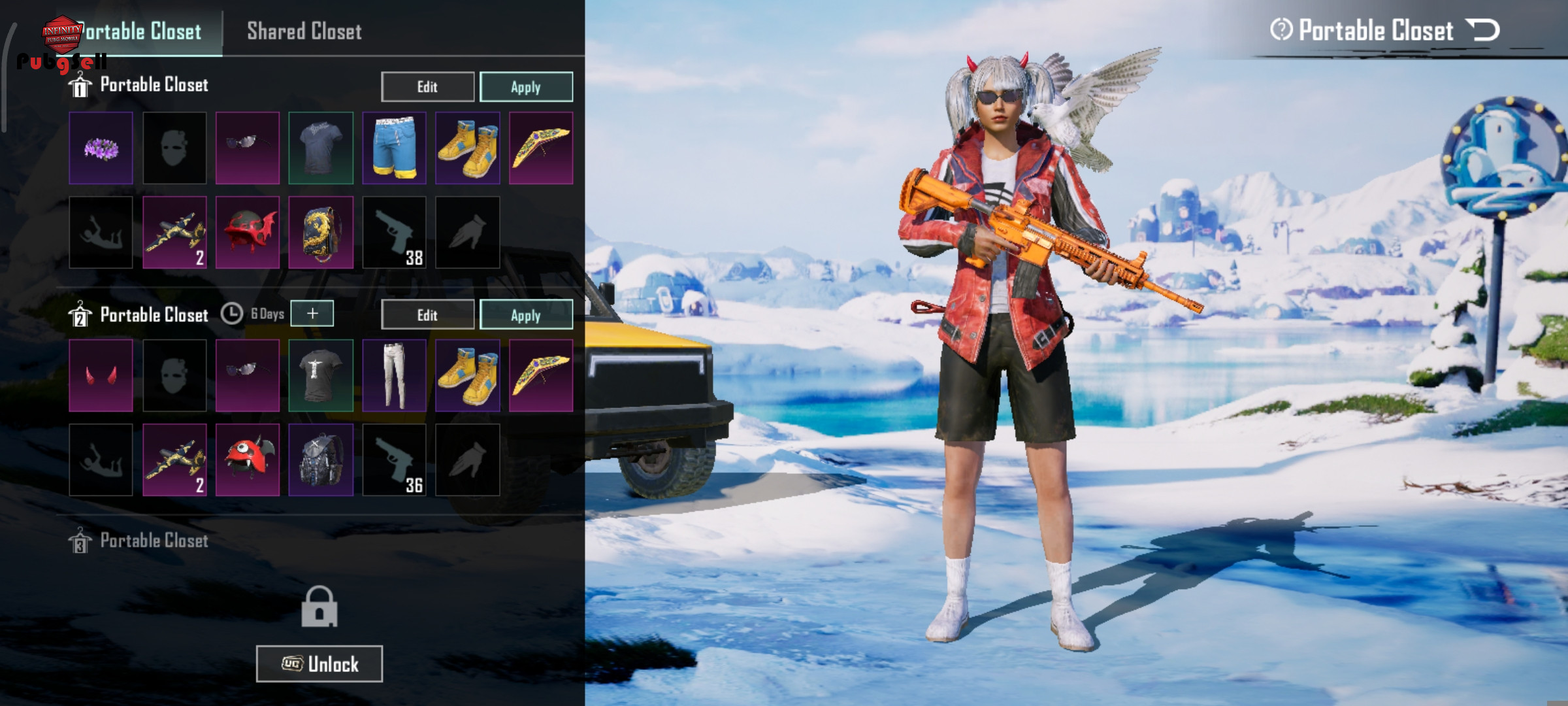1568x706 pixels.
Task: Choose the blue shorts slot
Action: (394, 148)
